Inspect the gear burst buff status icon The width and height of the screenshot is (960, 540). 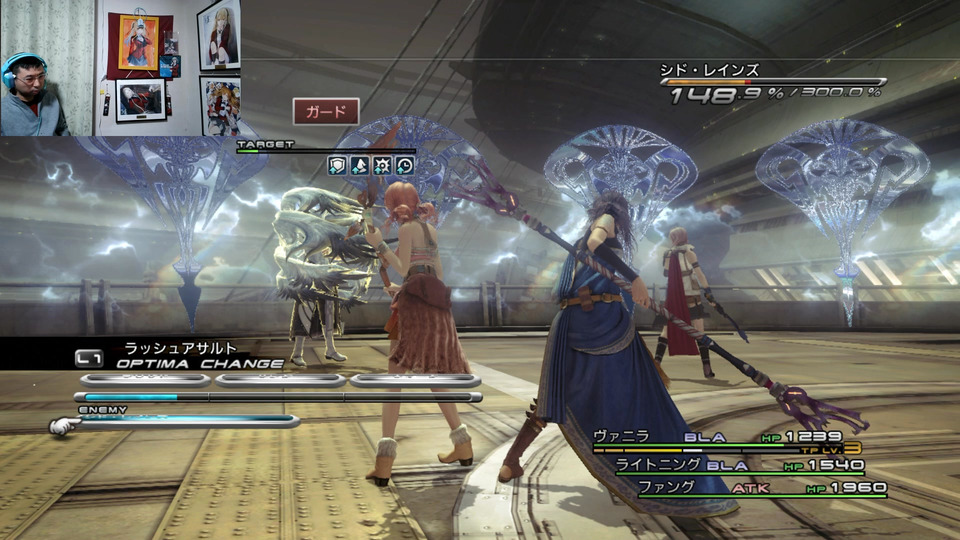(x=382, y=166)
